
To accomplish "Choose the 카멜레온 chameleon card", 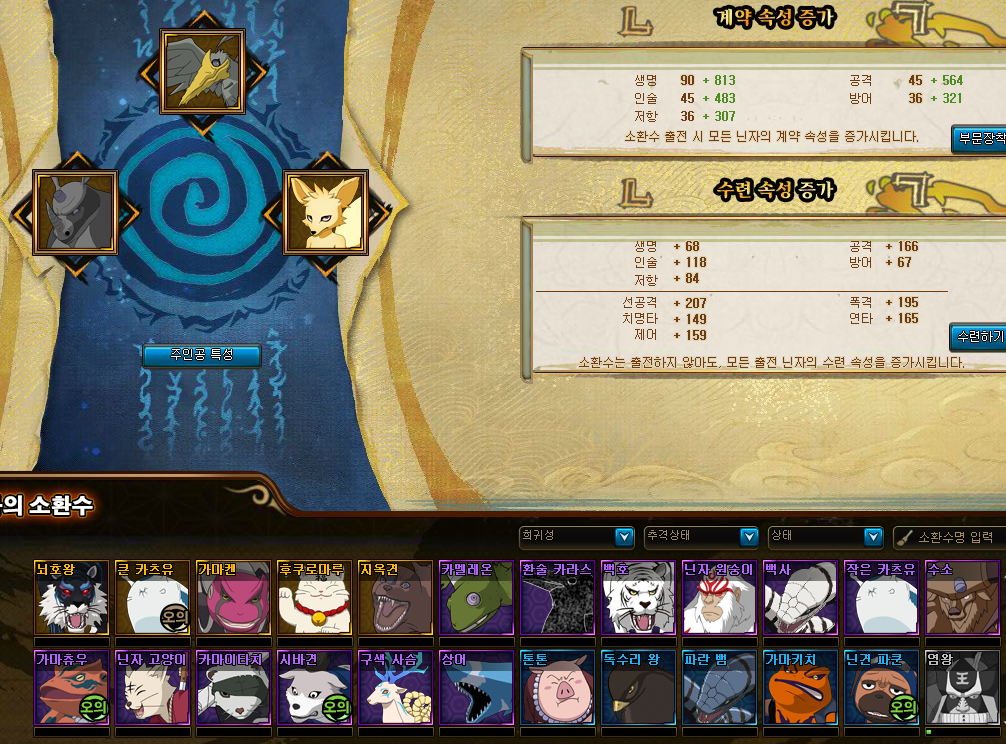I will [476, 598].
